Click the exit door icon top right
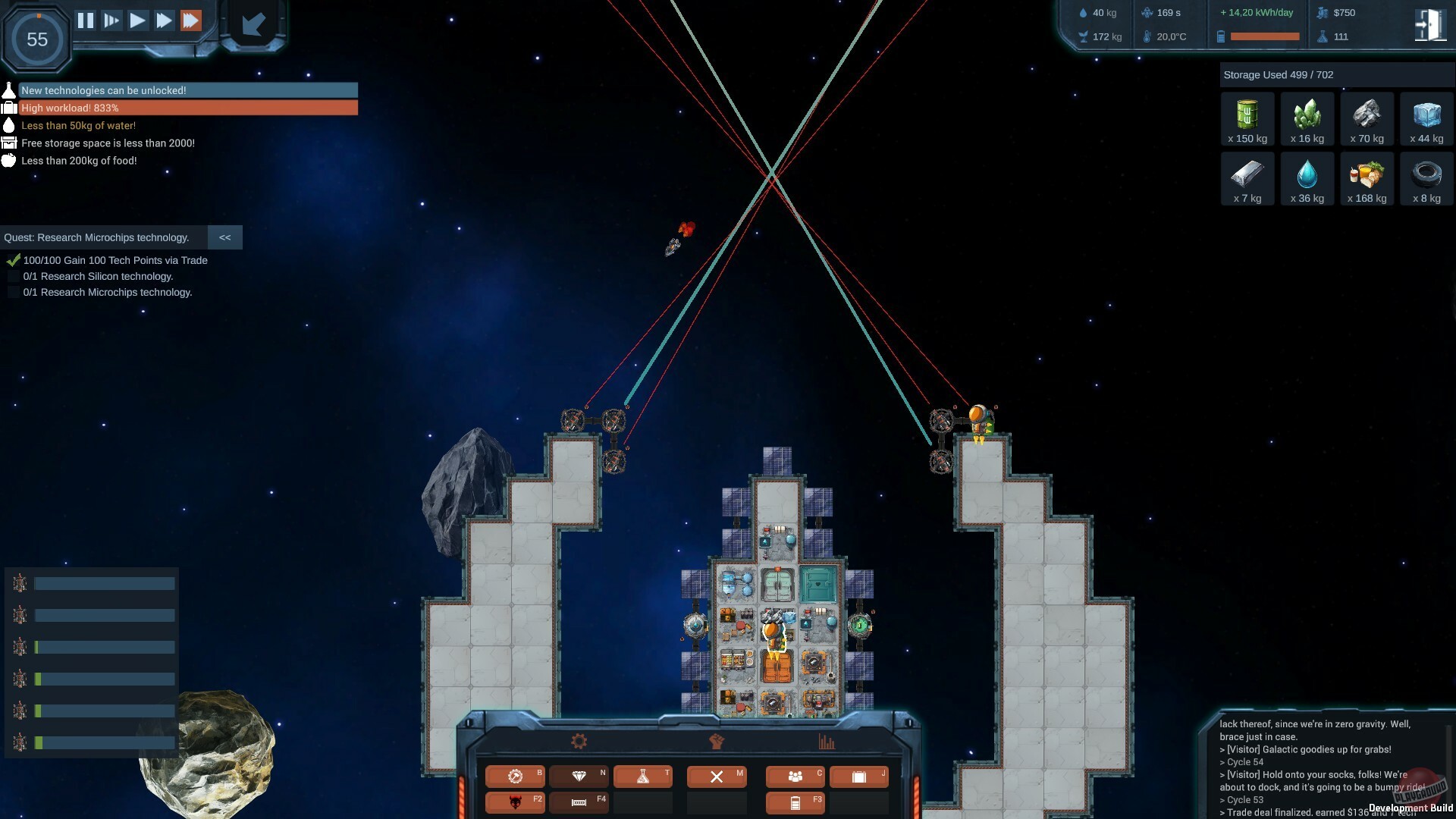The width and height of the screenshot is (1456, 819). (x=1429, y=24)
